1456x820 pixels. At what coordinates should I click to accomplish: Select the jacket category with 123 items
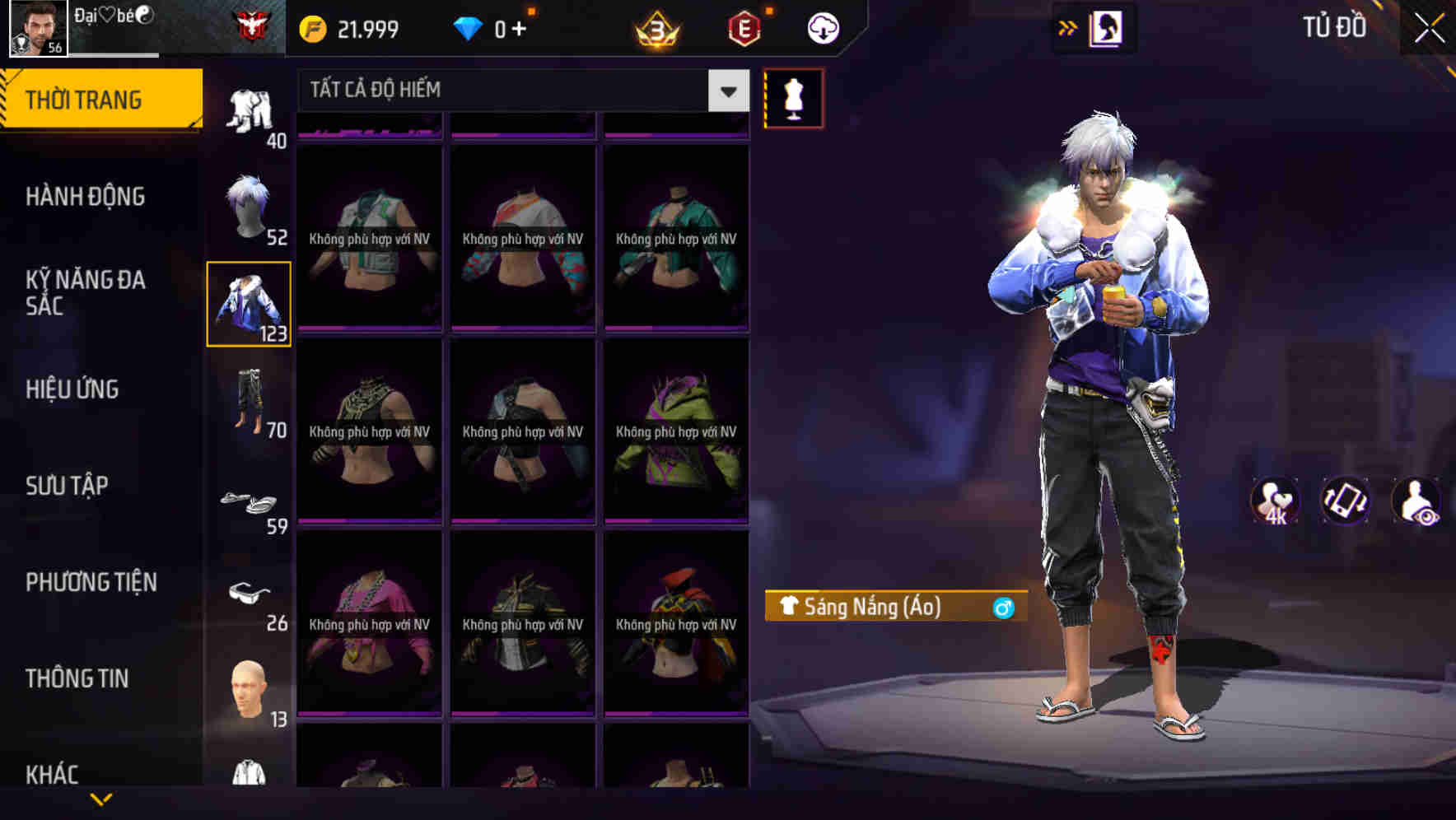tap(248, 305)
